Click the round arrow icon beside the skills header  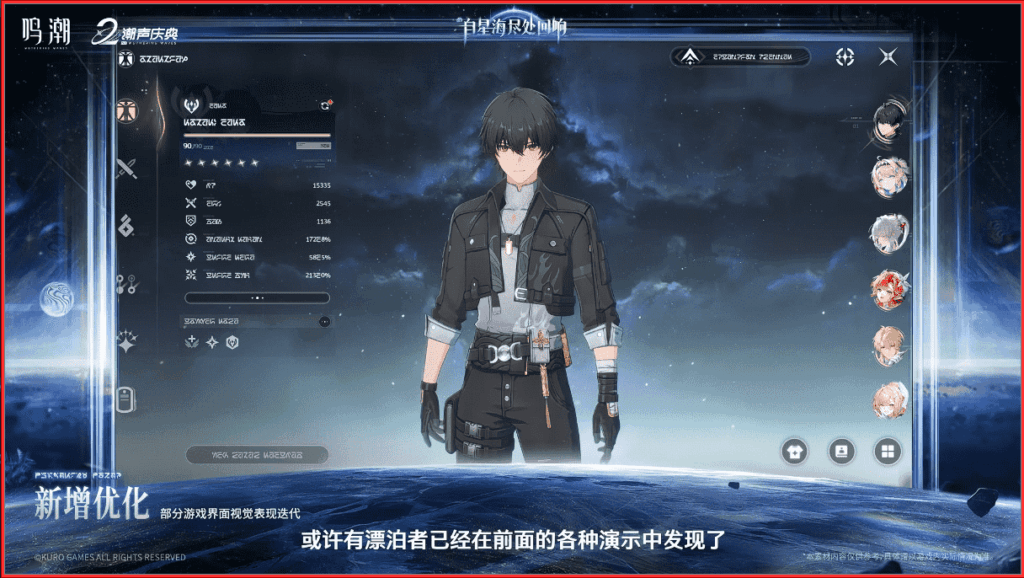tap(324, 321)
